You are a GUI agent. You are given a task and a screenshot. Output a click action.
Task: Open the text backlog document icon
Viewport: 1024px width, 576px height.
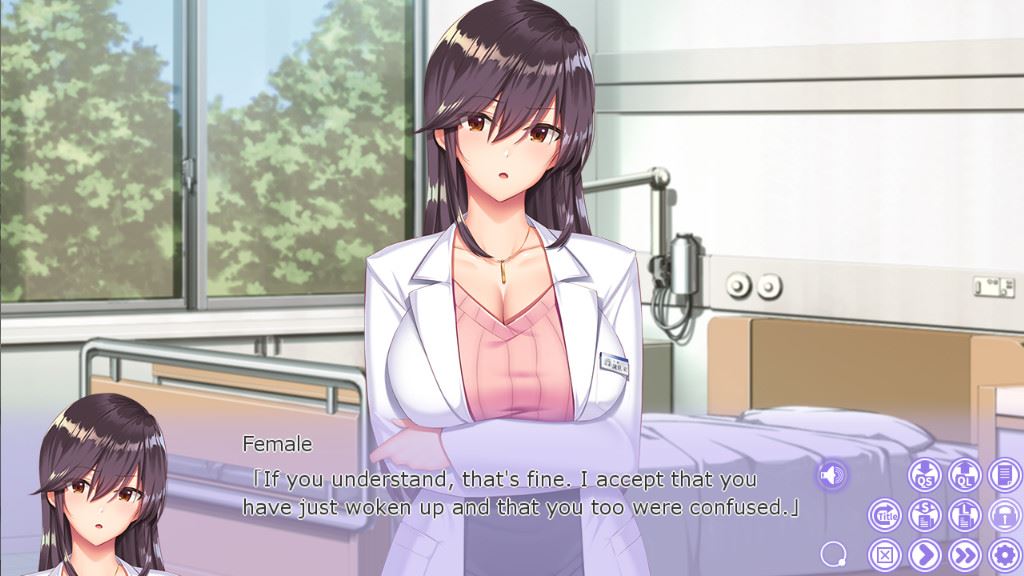[x=1004, y=474]
